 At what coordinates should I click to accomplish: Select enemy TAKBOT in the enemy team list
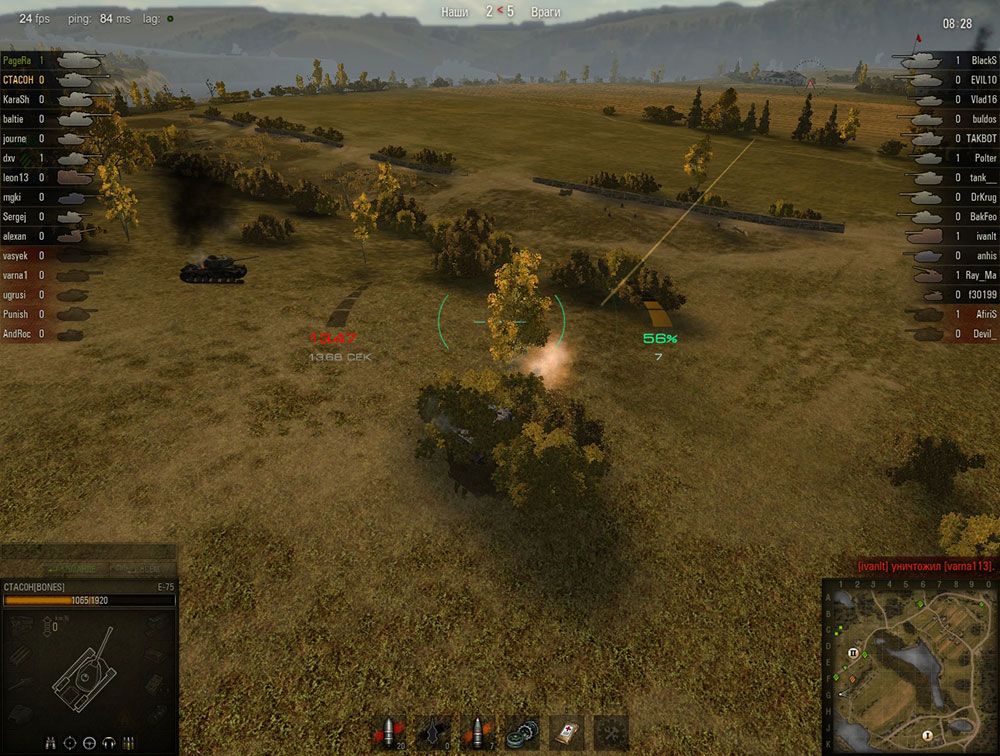click(981, 138)
